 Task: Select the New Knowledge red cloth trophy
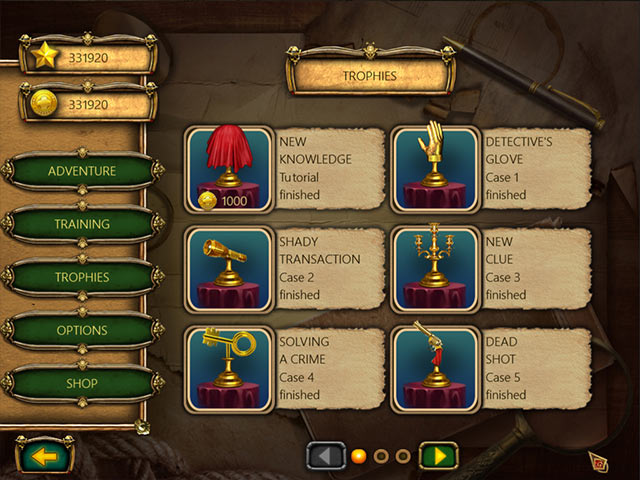[229, 169]
